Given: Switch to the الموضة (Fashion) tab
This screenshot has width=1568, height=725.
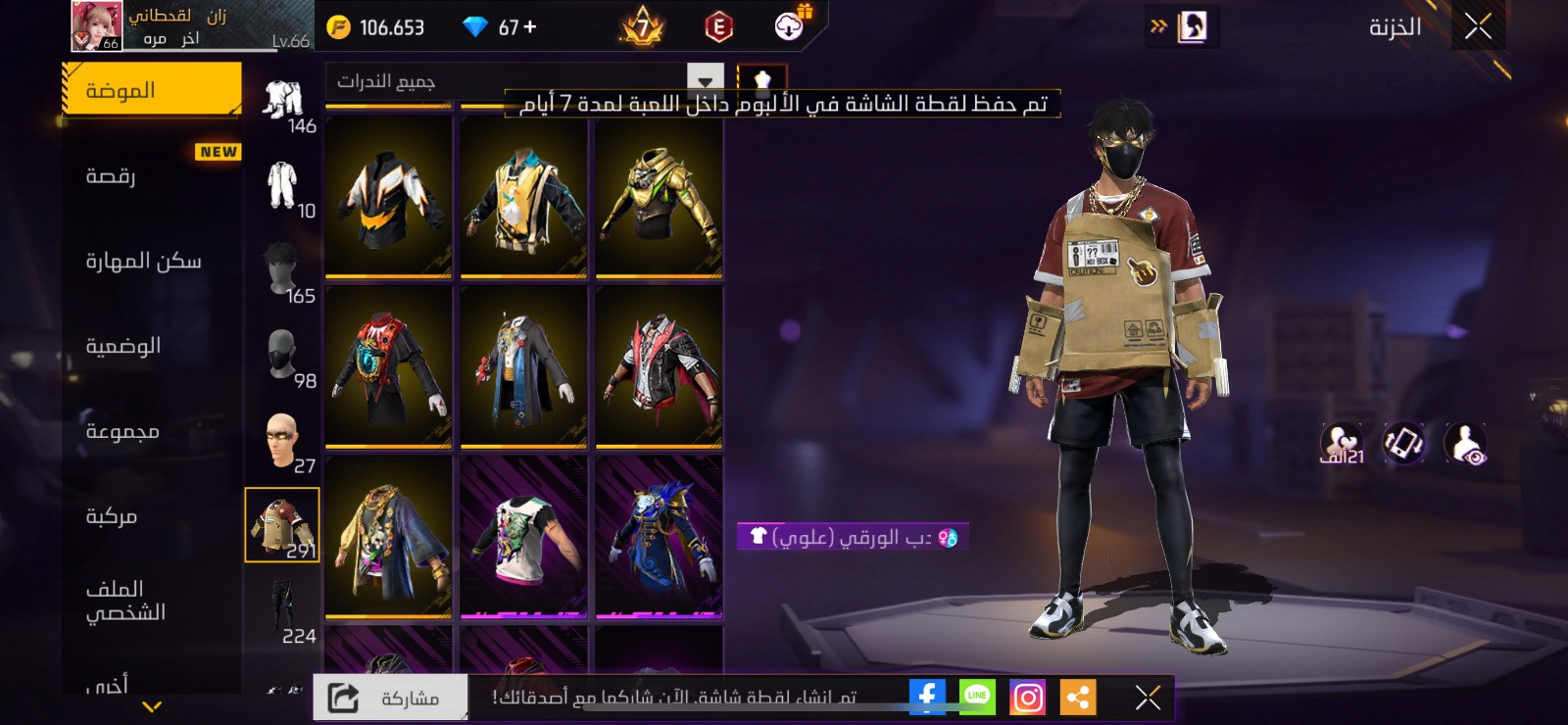Looking at the screenshot, I should 152,90.
